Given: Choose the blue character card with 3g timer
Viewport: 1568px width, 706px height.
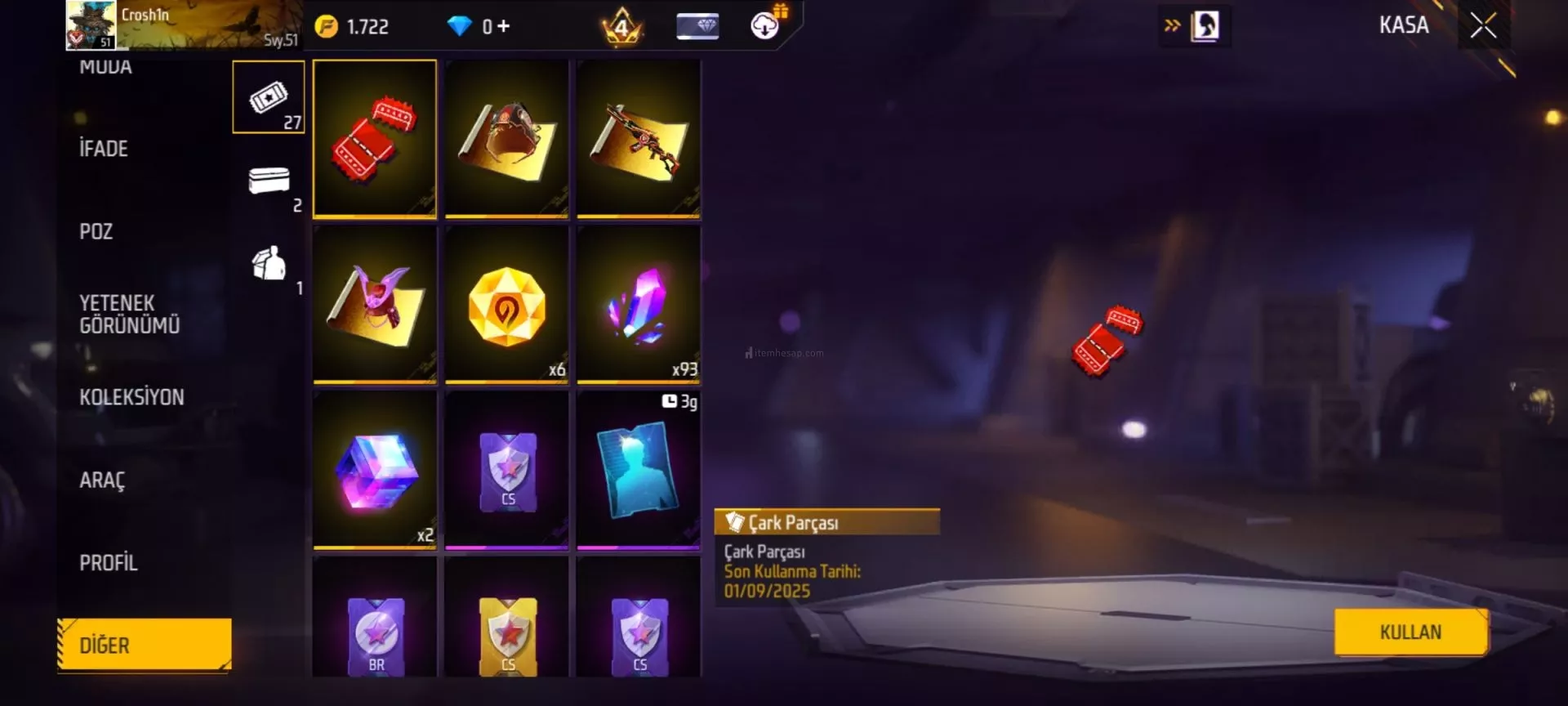Looking at the screenshot, I should (639, 470).
